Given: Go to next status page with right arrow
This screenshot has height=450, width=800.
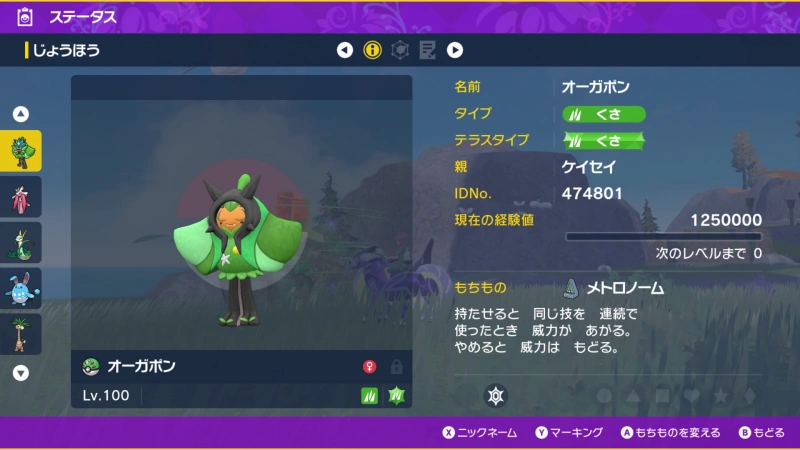Looking at the screenshot, I should 455,50.
